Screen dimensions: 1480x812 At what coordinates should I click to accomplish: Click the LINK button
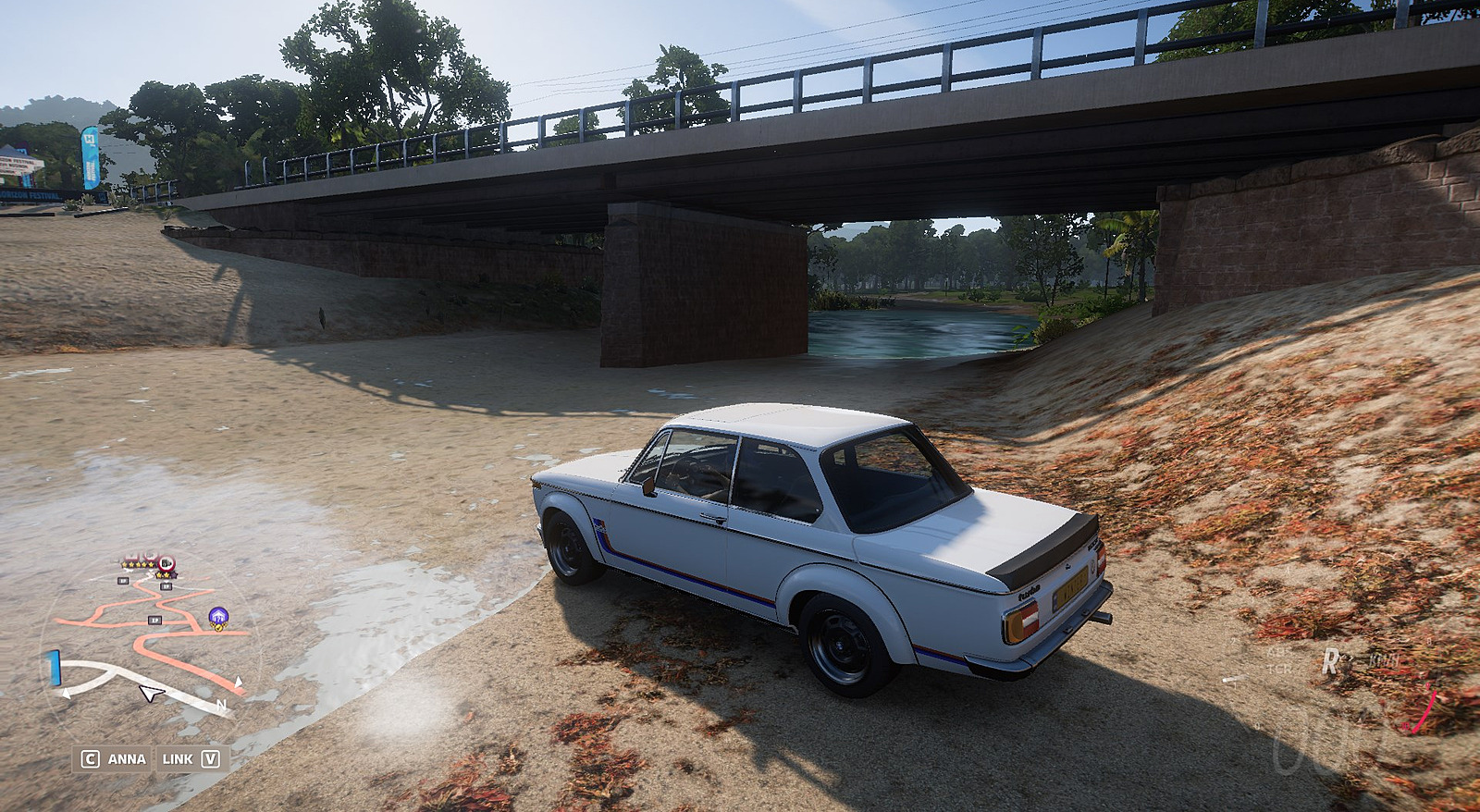(x=177, y=758)
